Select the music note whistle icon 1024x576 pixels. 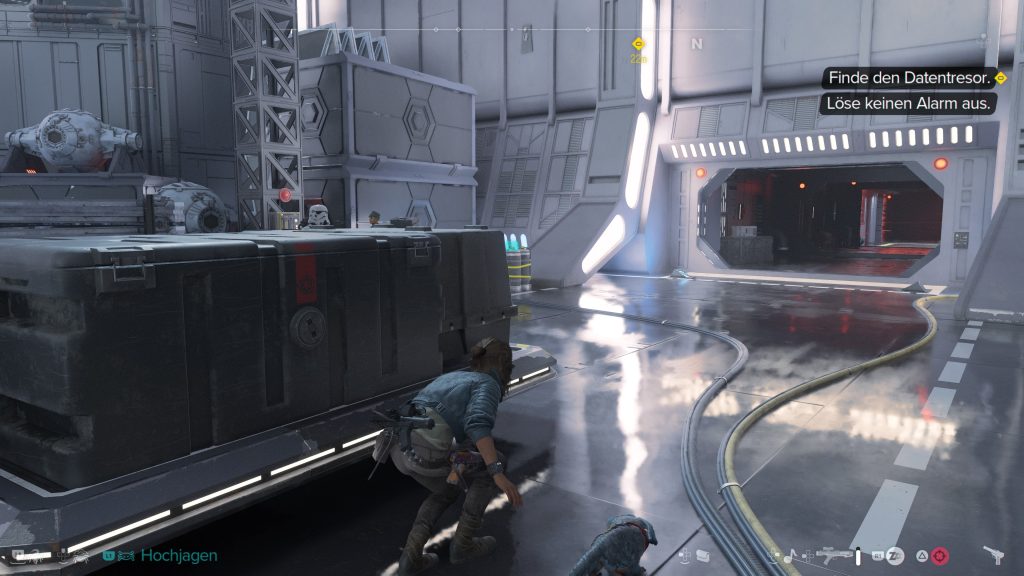pyautogui.click(x=790, y=555)
